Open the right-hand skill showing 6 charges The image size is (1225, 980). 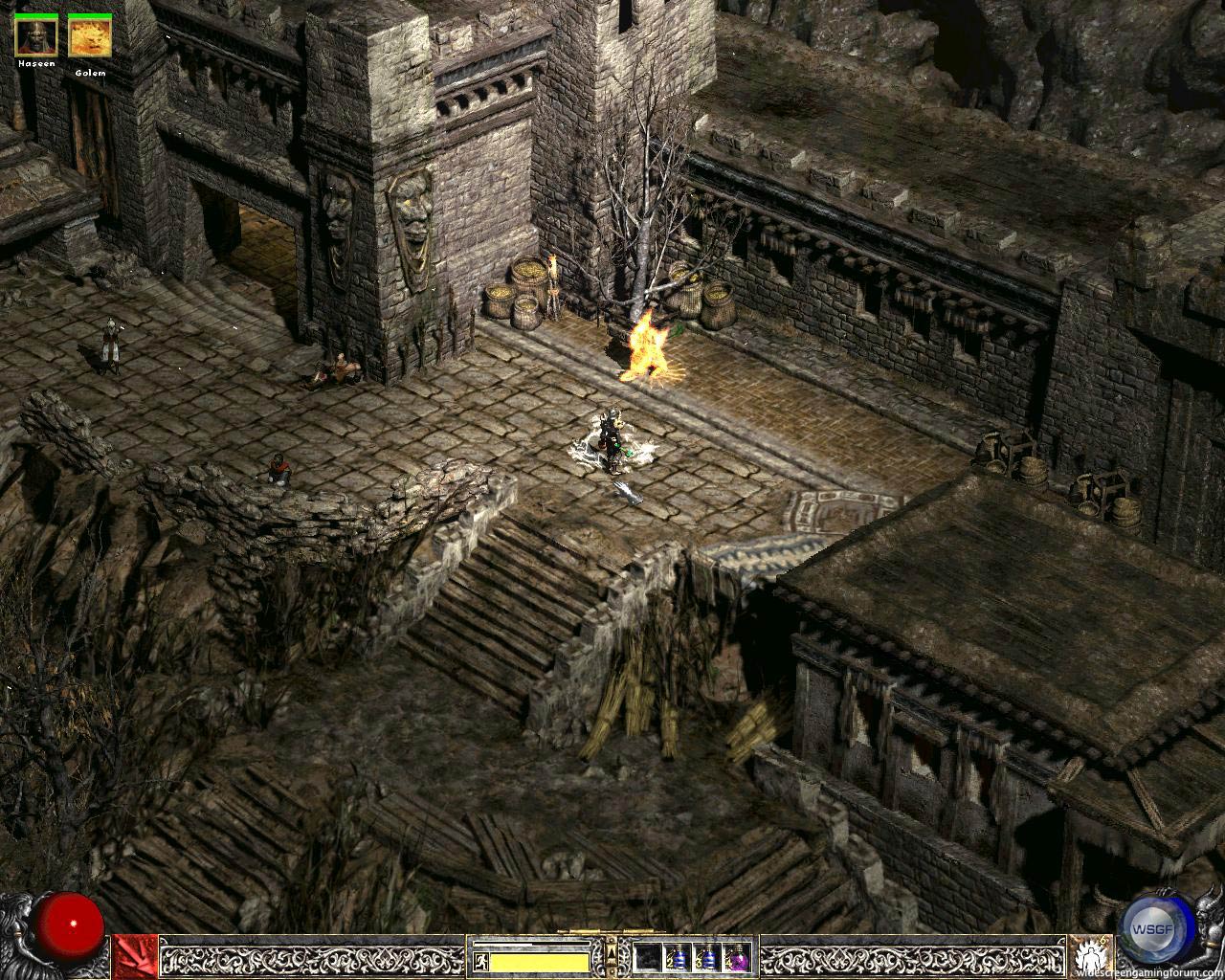[1089, 954]
